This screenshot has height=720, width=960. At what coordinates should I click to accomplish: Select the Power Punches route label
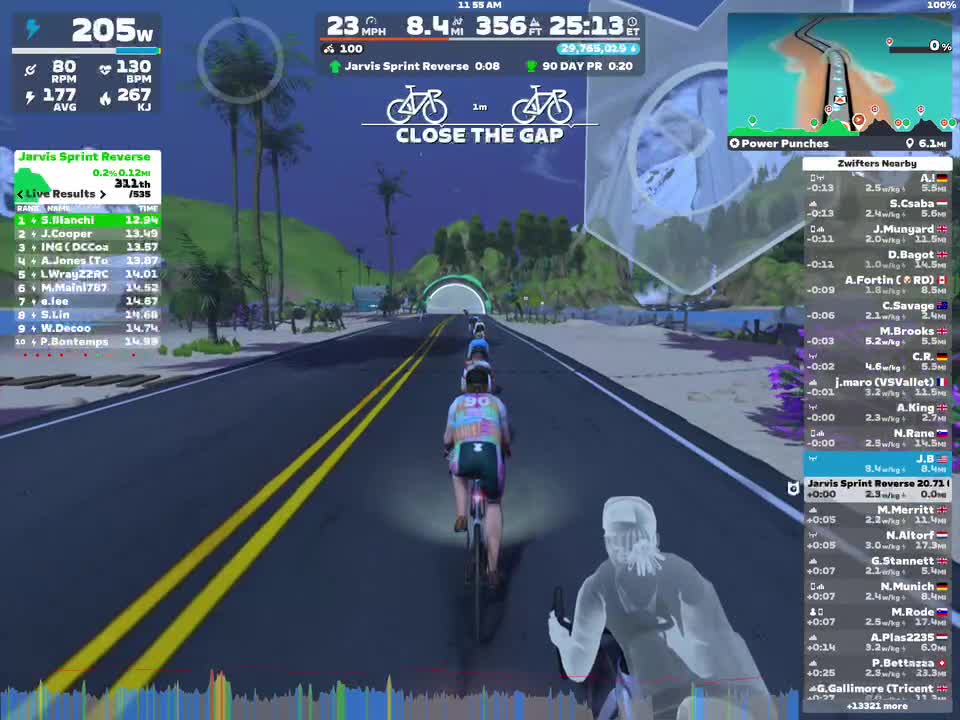click(x=785, y=144)
